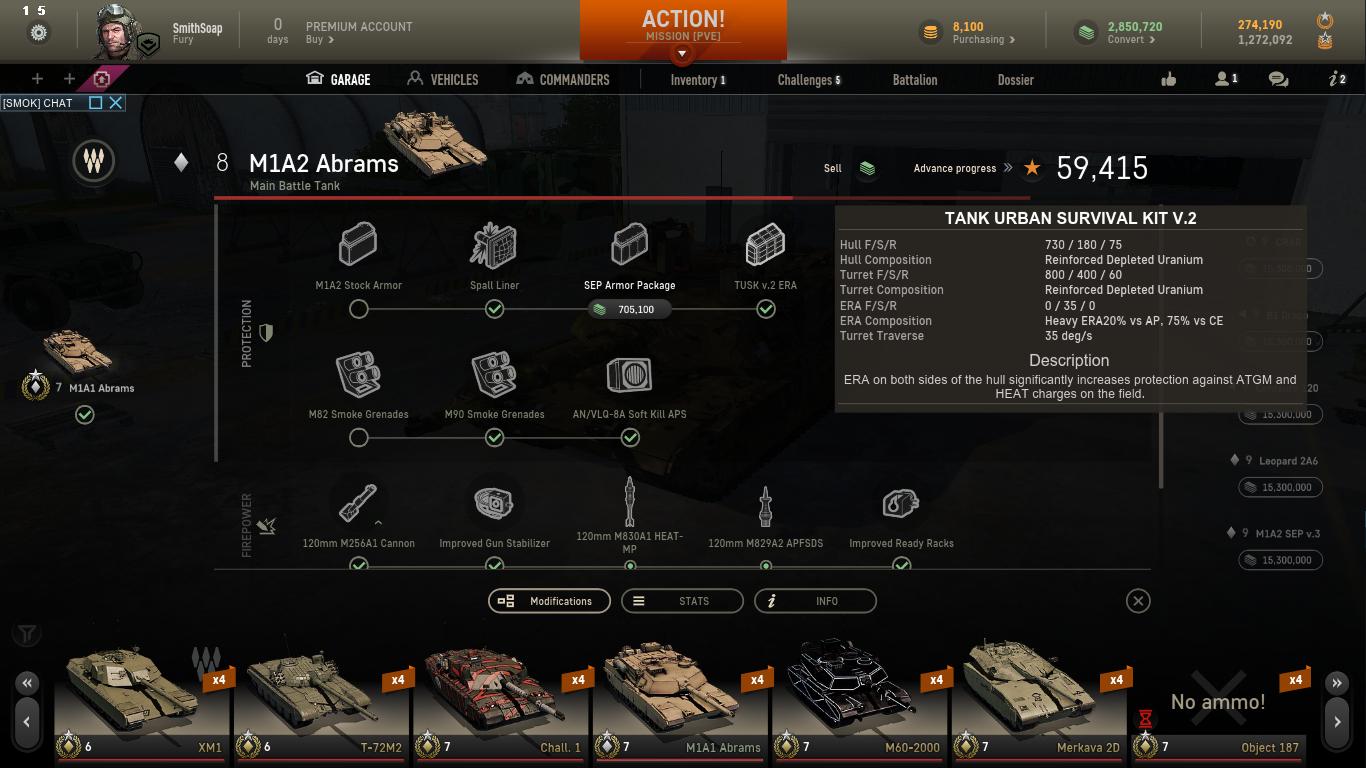Screen dimensions: 1366x768
Task: Close the SMOK chat window
Action: pyautogui.click(x=116, y=102)
